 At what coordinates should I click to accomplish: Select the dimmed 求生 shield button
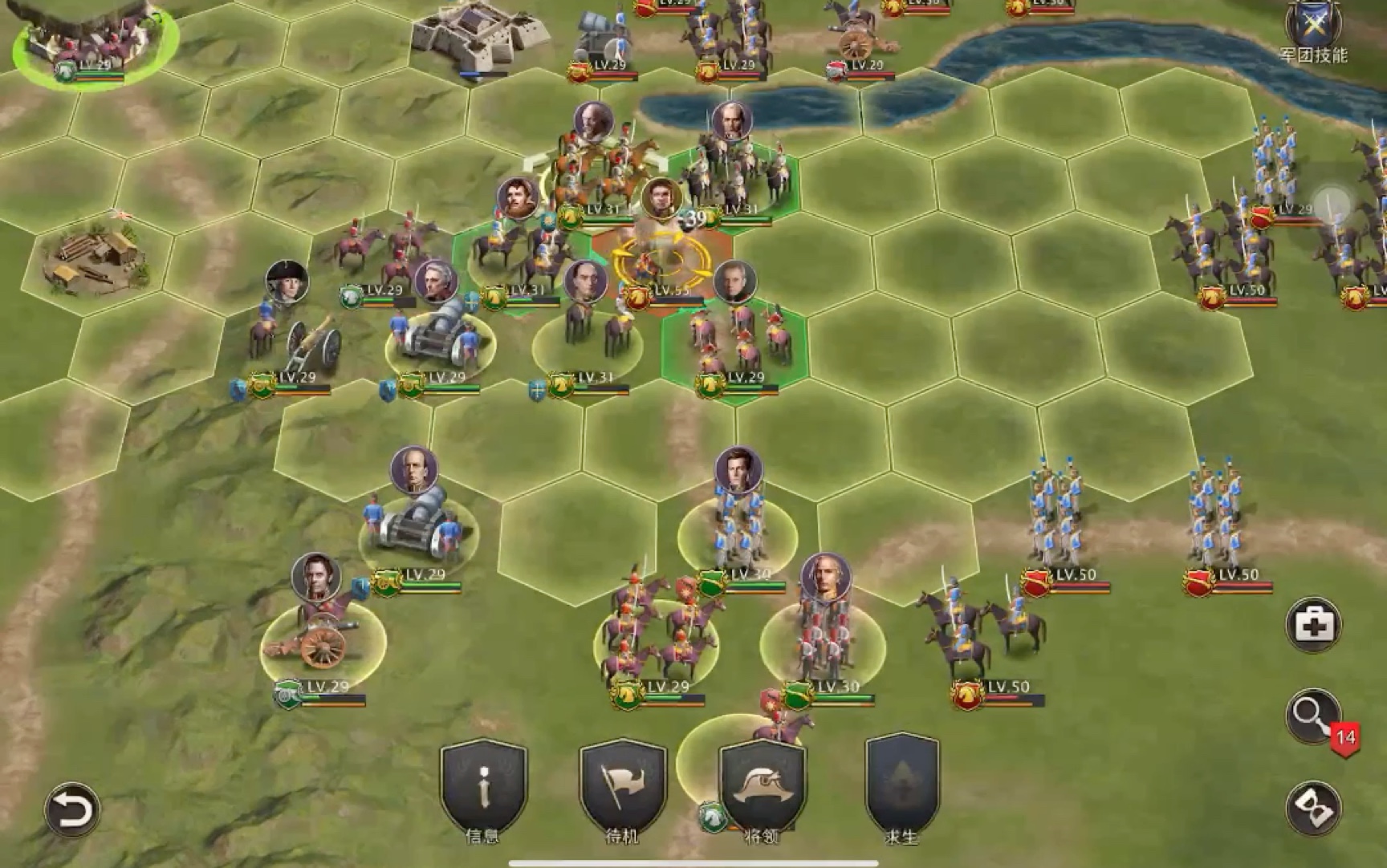click(x=901, y=787)
